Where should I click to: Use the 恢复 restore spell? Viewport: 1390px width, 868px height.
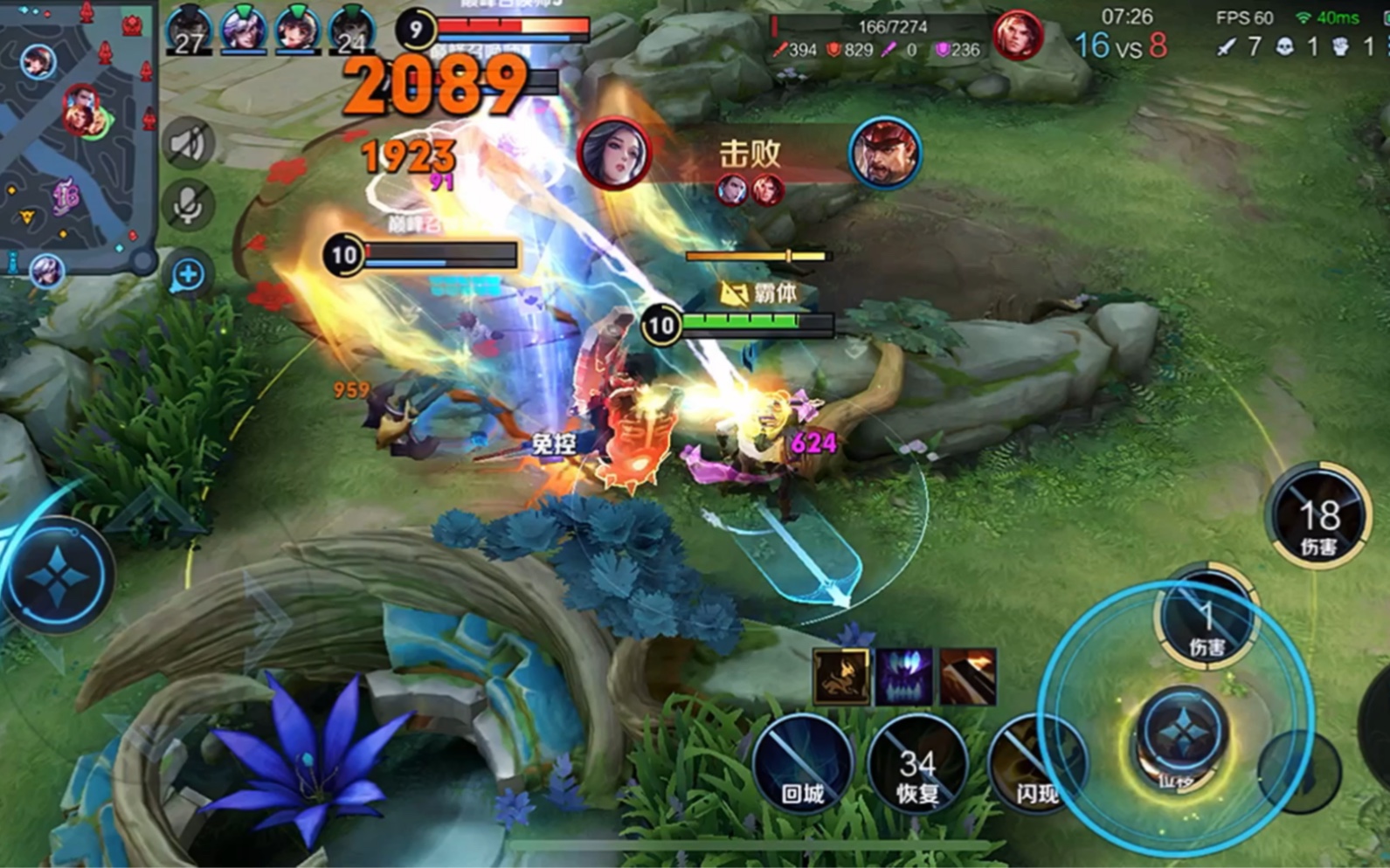(917, 763)
